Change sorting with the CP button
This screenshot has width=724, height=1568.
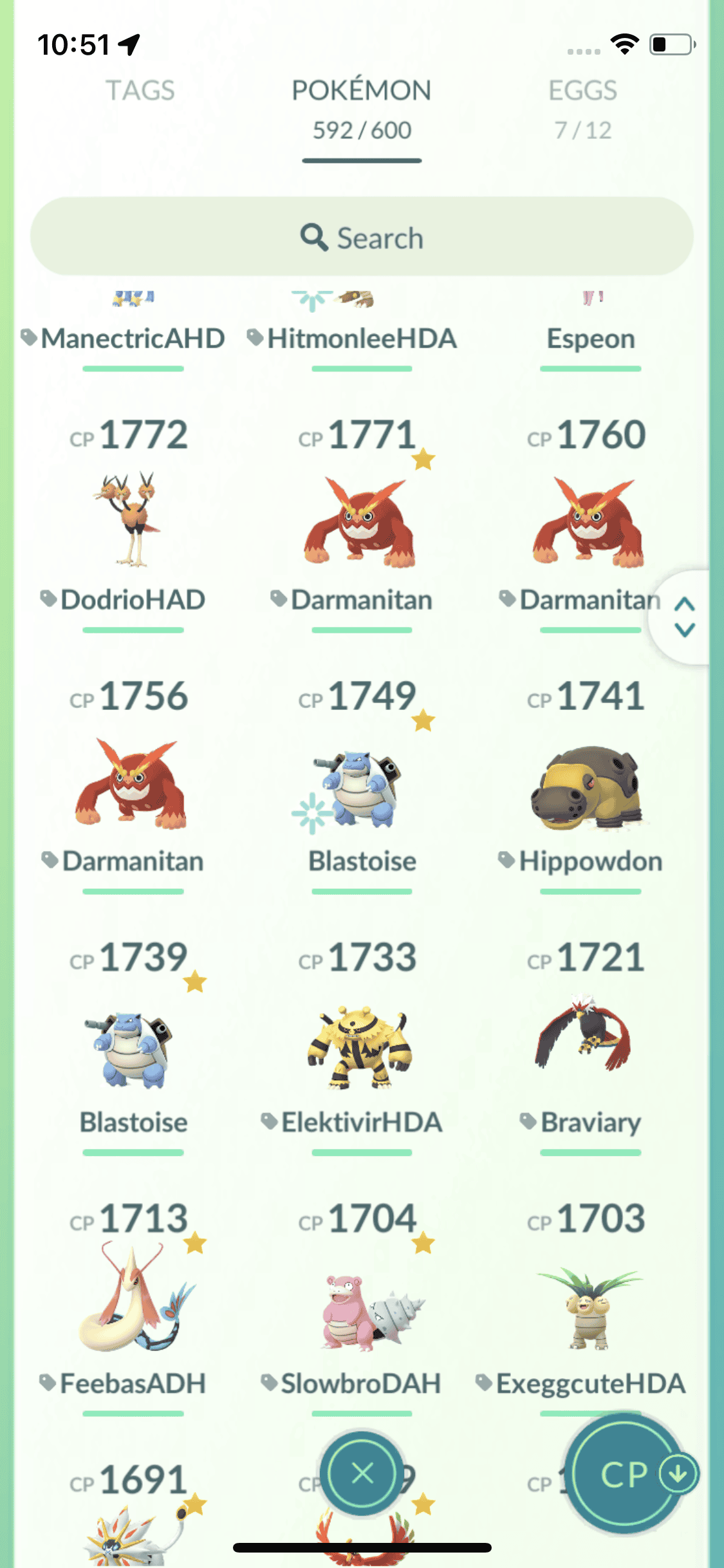(x=626, y=1473)
